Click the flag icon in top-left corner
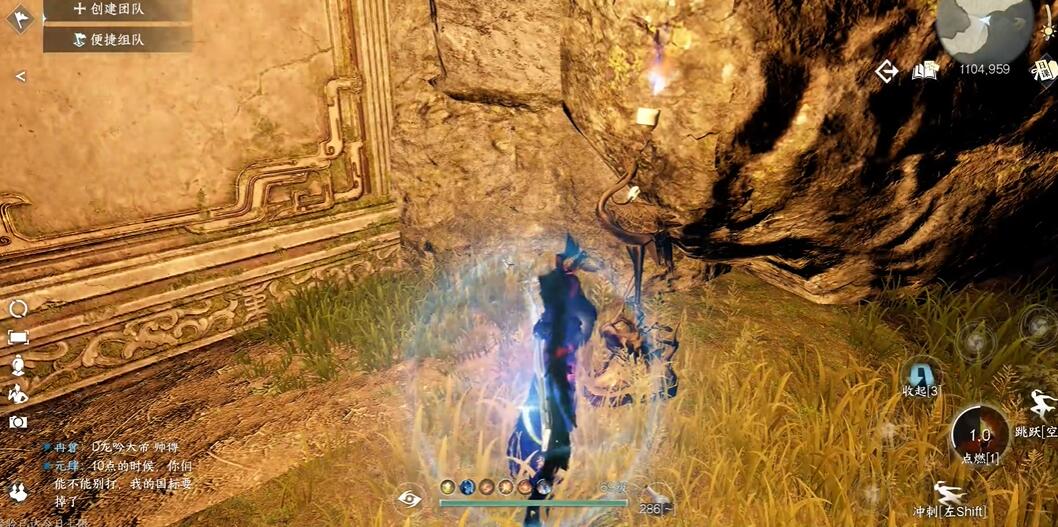 18,18
